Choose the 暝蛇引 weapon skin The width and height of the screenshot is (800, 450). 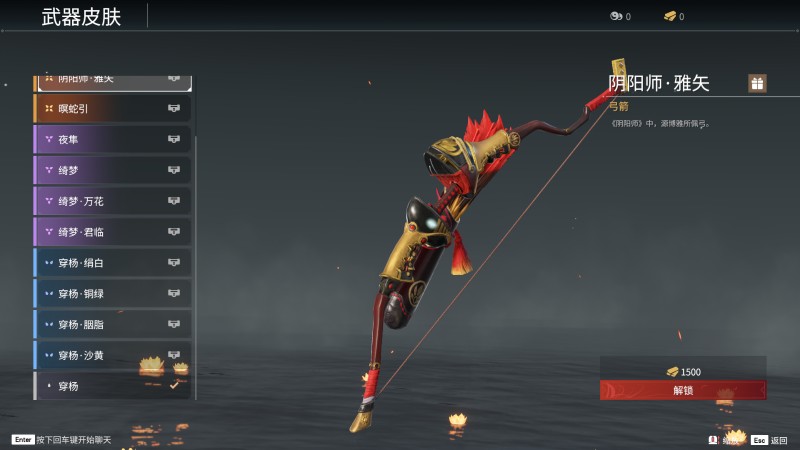112,108
